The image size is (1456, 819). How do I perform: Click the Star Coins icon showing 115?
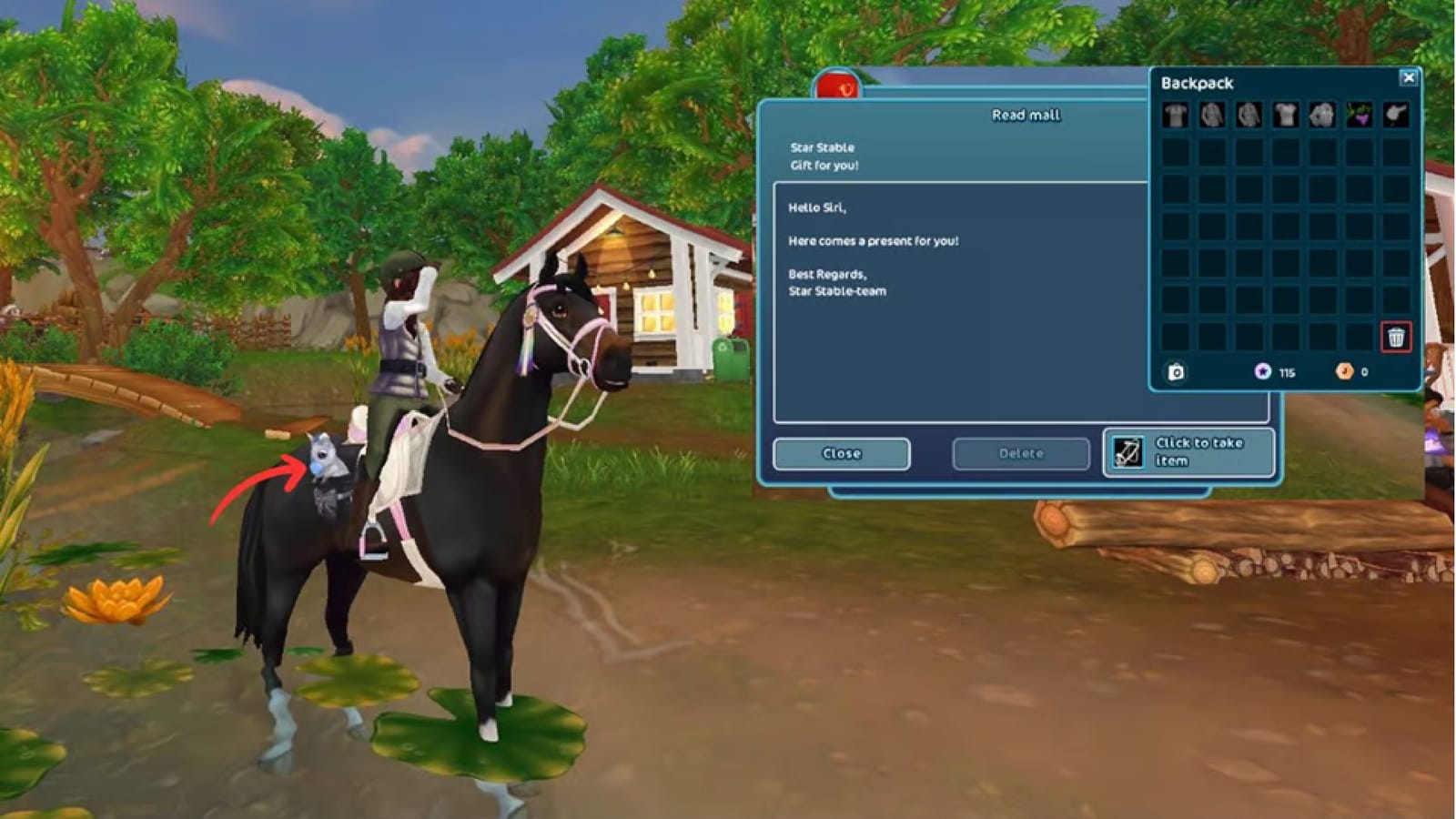click(x=1263, y=371)
